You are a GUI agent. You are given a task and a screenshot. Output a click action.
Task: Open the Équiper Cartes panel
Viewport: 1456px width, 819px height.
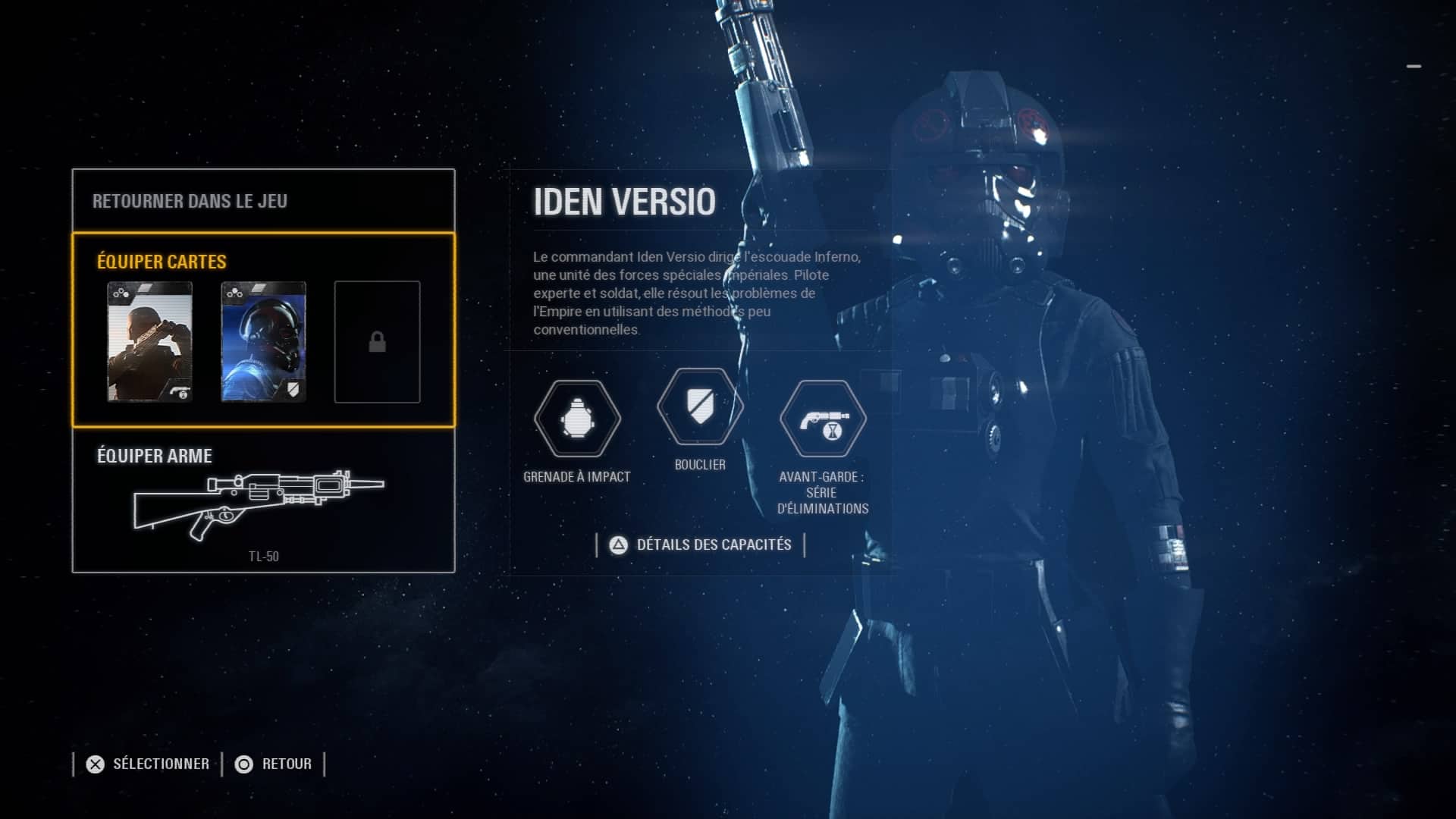[x=162, y=262]
